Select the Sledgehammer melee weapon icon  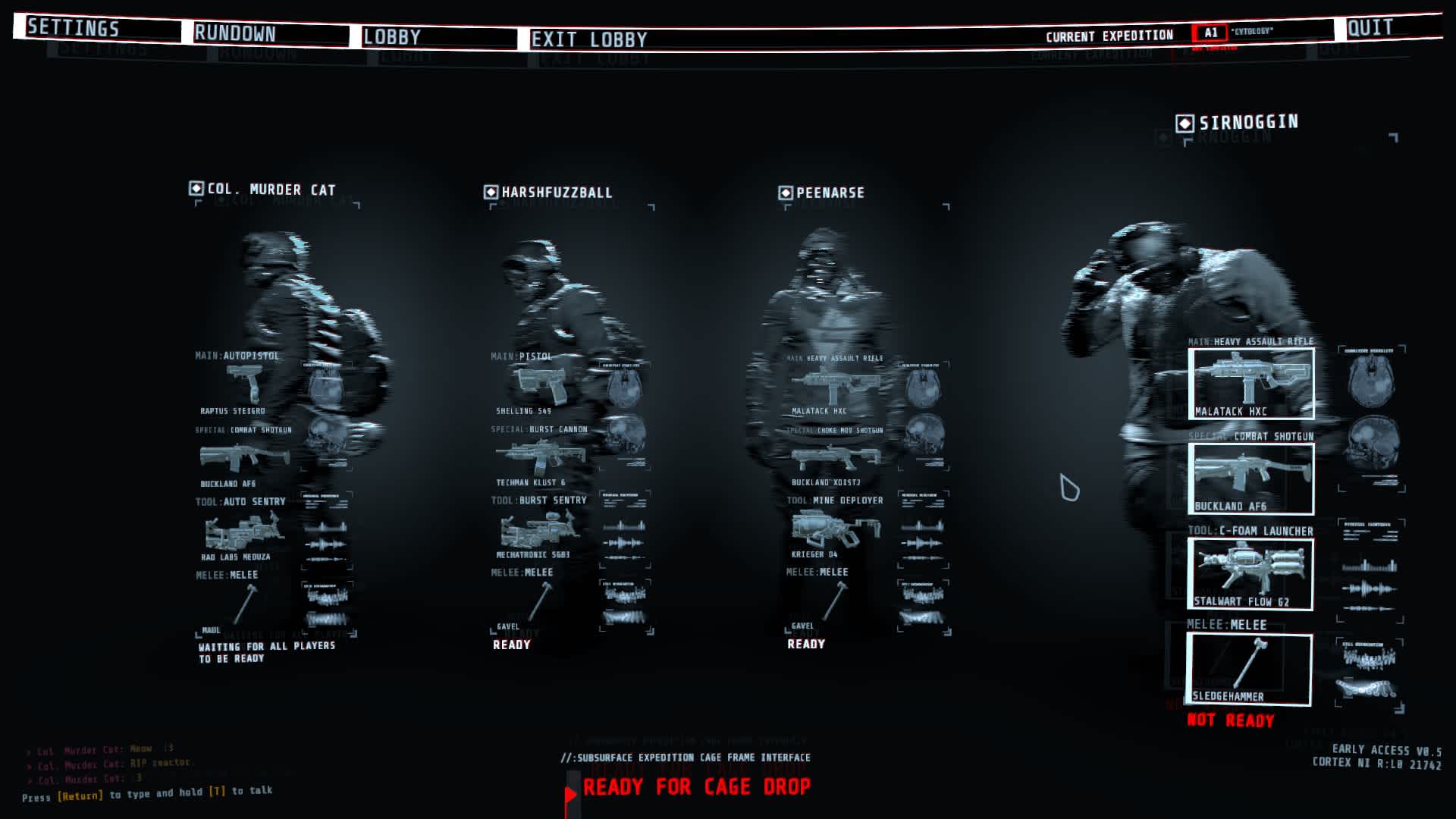pos(1251,669)
